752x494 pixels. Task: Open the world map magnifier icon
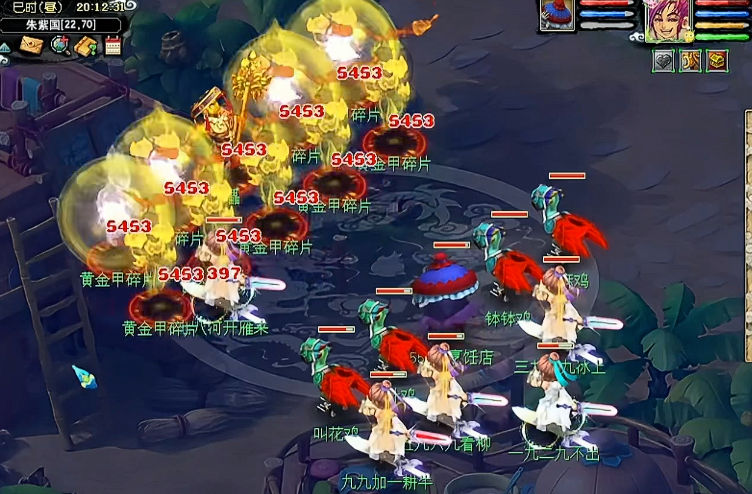[x=59, y=45]
